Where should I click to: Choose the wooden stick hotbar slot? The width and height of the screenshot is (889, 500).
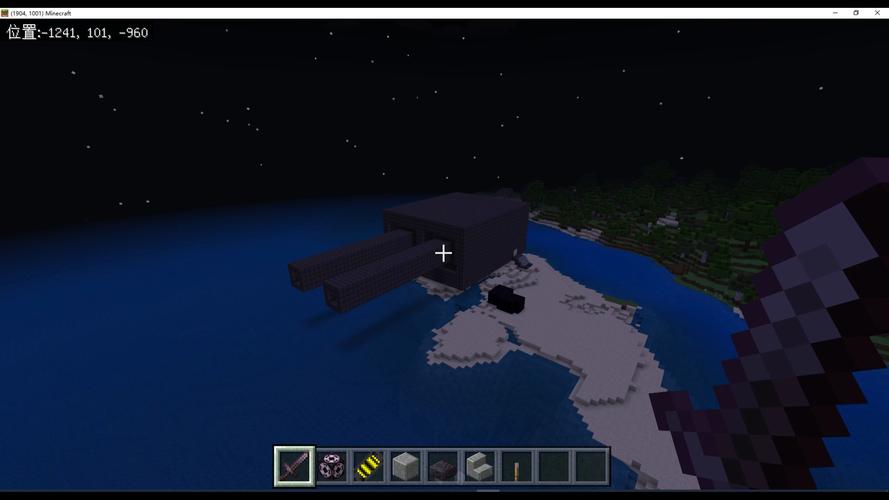(x=516, y=466)
